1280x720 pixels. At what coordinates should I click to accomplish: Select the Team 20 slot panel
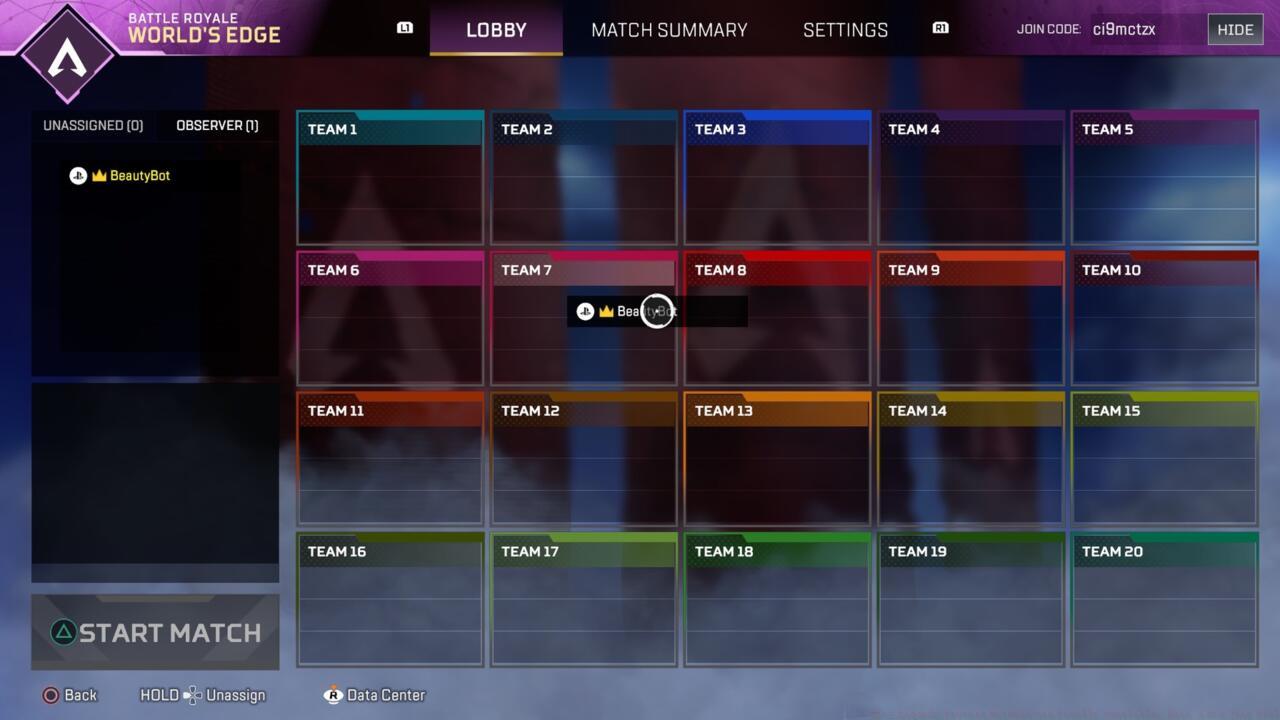(x=1164, y=600)
